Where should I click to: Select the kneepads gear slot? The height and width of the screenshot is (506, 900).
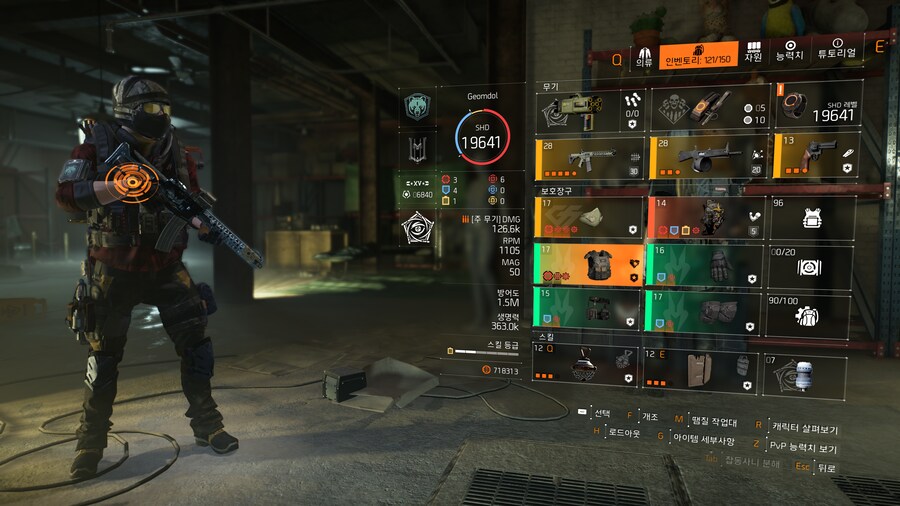[703, 309]
